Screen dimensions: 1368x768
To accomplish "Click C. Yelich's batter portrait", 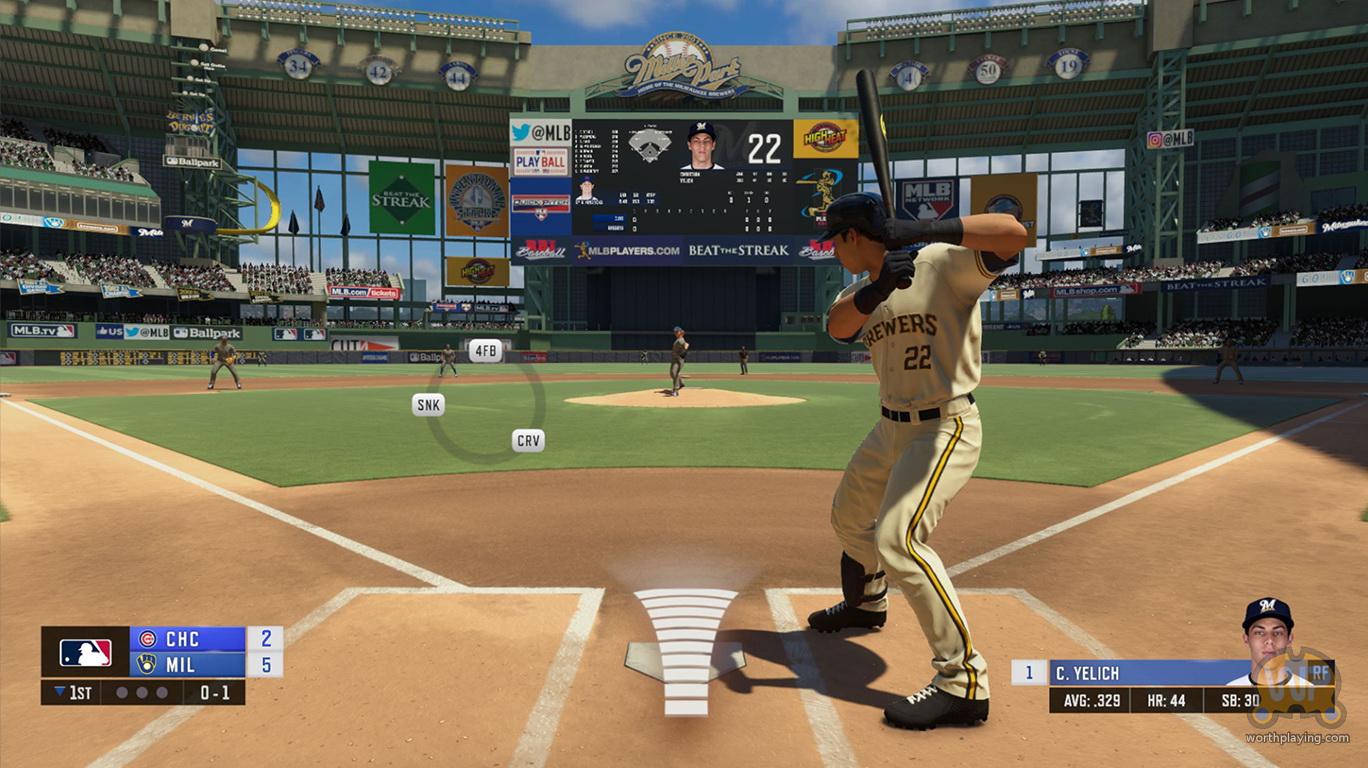I will tap(1268, 630).
